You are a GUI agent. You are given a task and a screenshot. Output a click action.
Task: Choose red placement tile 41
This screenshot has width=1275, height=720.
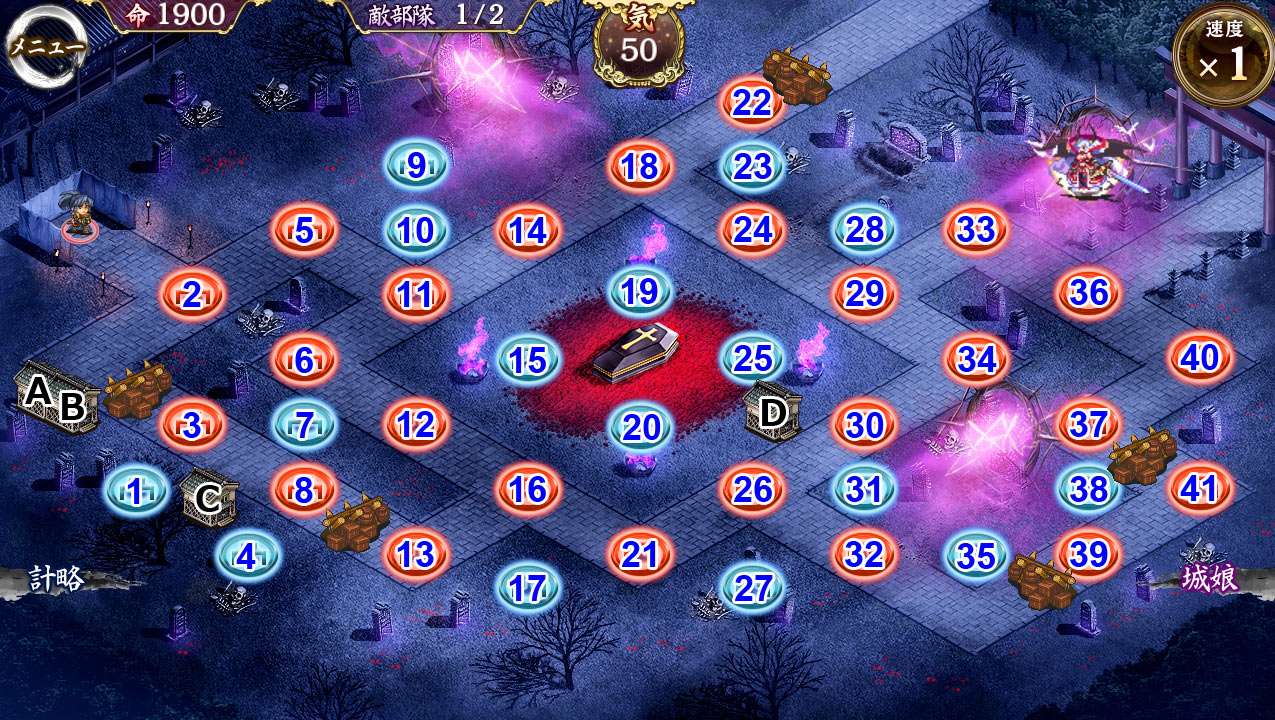(1200, 489)
